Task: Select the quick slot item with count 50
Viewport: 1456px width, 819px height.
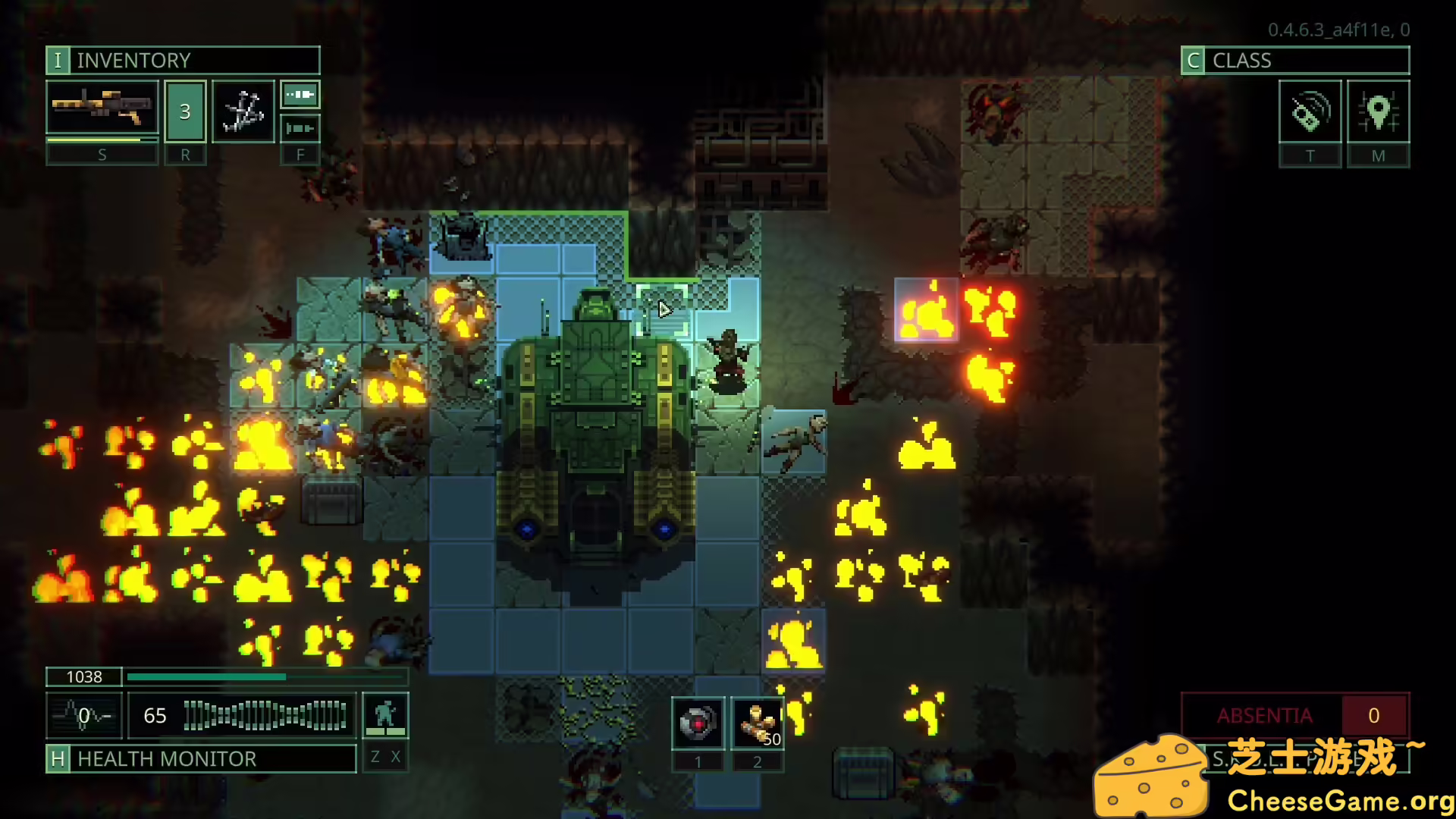Action: 757,723
